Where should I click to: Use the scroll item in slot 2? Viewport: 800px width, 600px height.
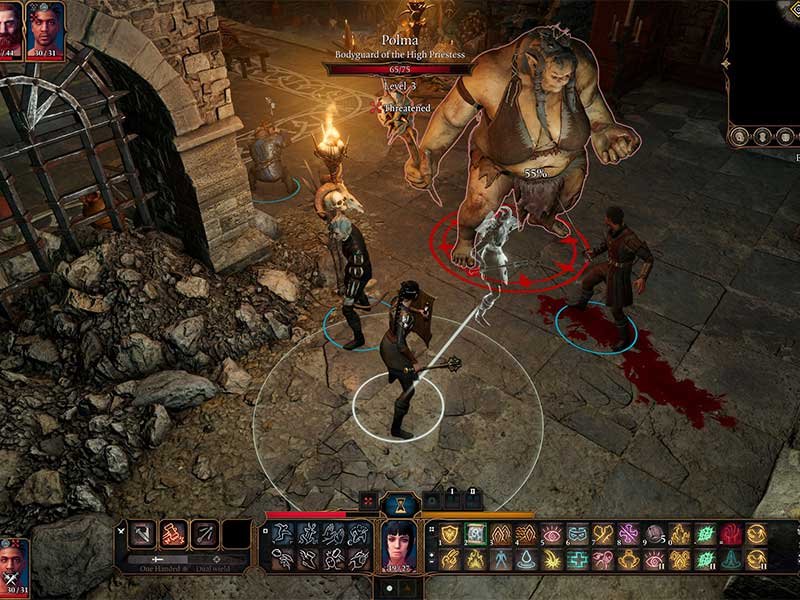pos(475,534)
